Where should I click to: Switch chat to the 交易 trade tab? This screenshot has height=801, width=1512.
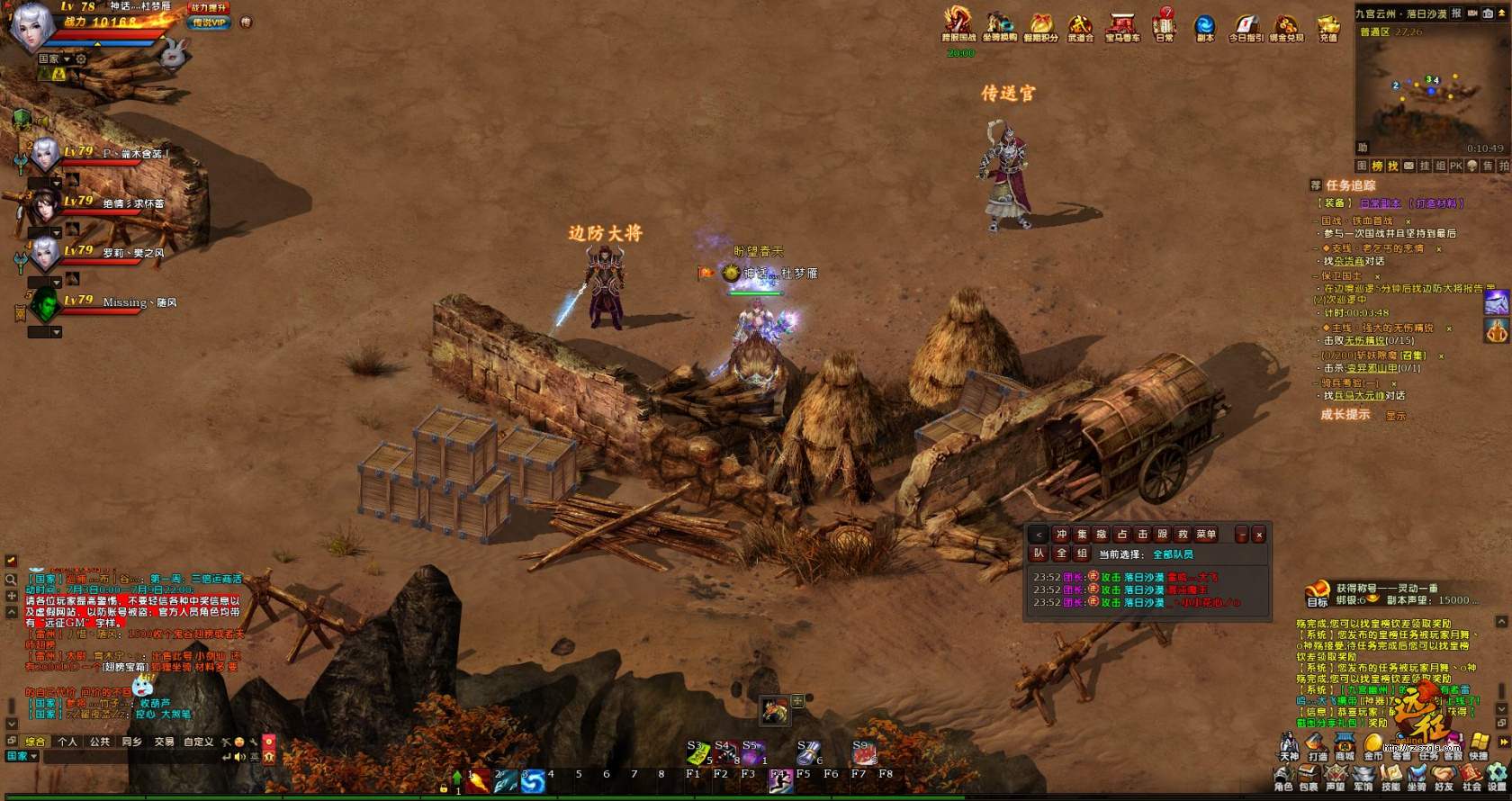point(164,742)
